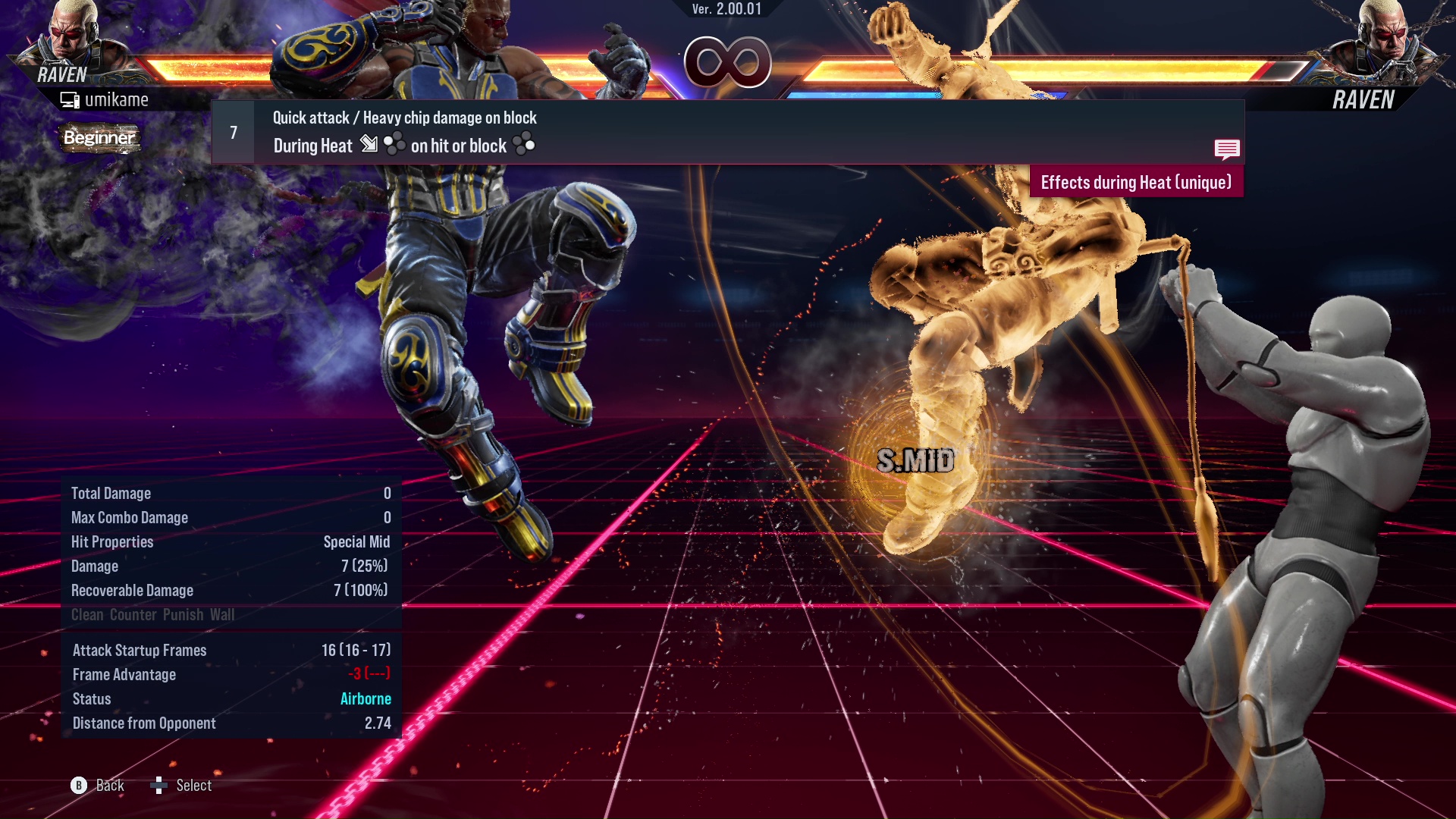The height and width of the screenshot is (819, 1456).
Task: Click the Effects during Heat (unique) tag
Action: [x=1135, y=182]
